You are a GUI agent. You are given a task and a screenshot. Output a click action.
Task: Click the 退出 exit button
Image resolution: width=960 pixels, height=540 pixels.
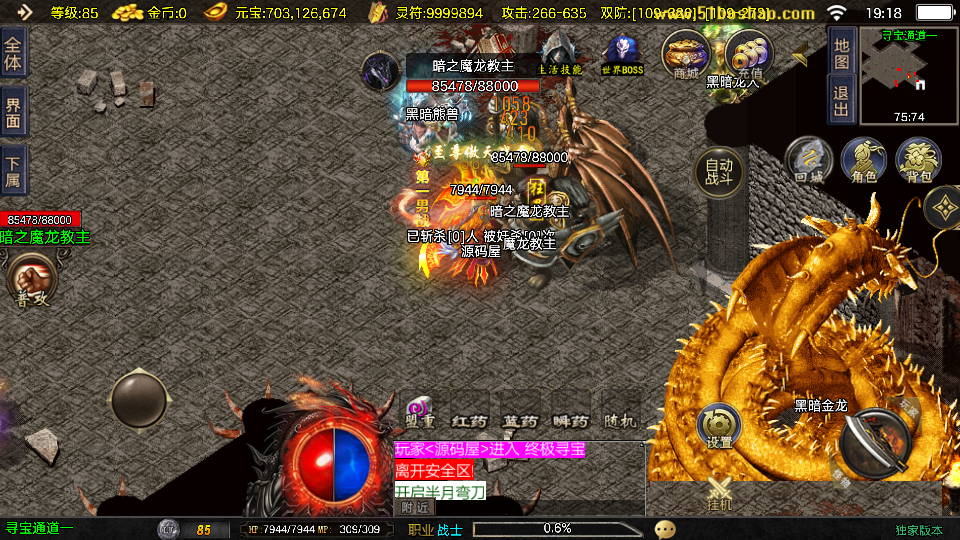coord(842,98)
